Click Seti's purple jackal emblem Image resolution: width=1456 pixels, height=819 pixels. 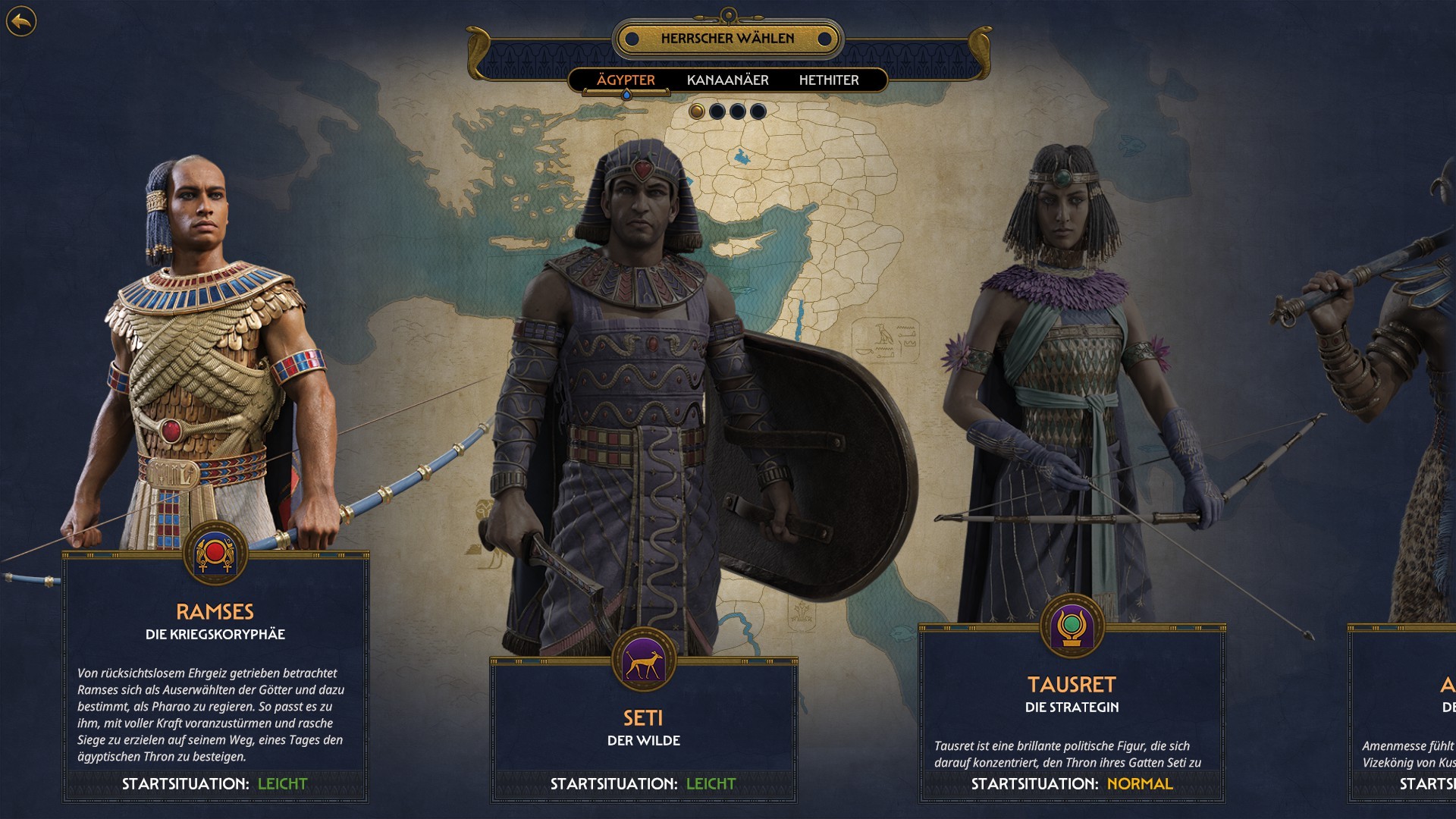(x=643, y=660)
